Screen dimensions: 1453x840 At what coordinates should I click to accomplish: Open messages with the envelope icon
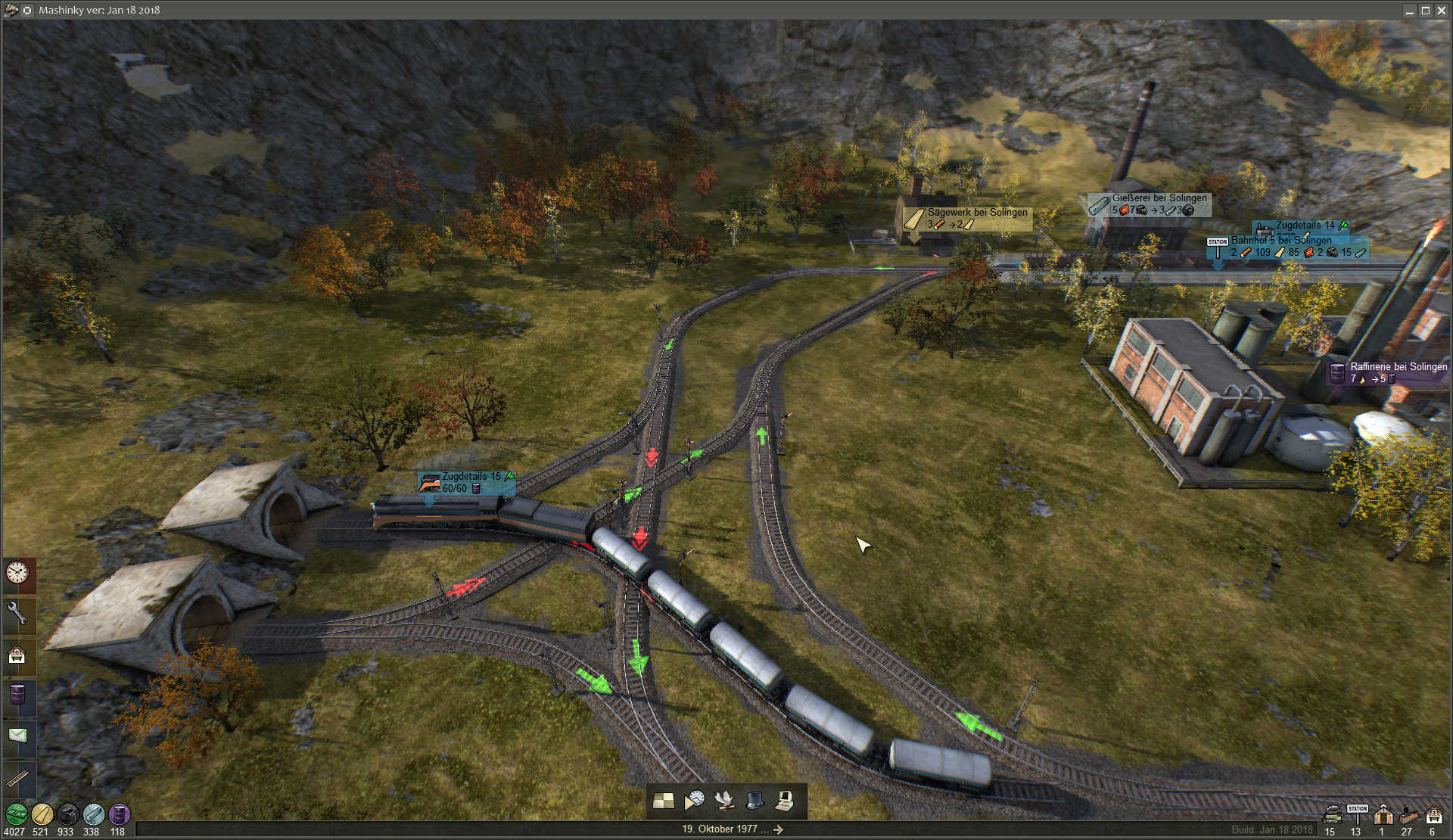(x=17, y=736)
